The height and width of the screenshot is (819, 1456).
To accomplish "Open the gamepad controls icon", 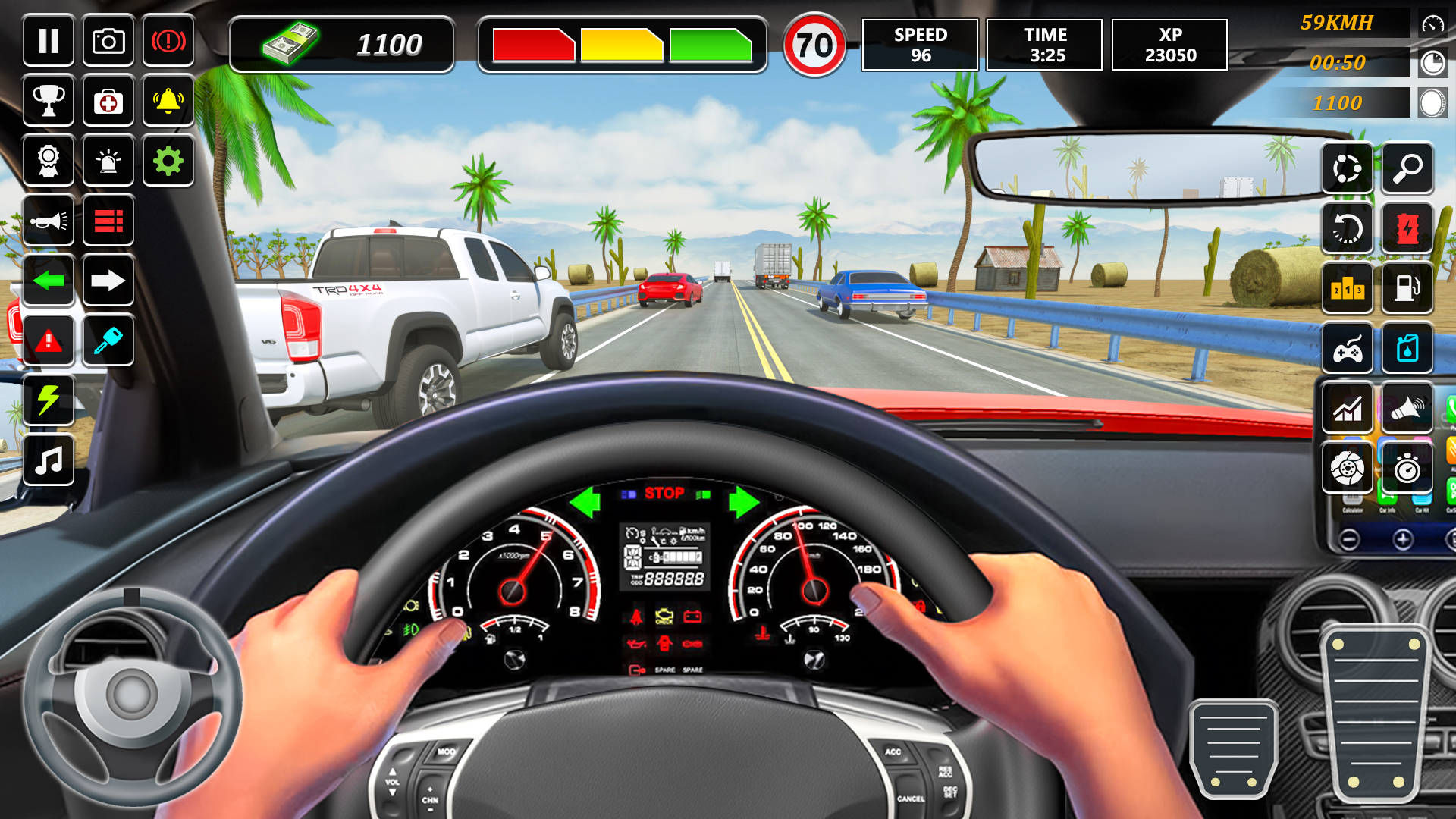I will [x=1348, y=348].
